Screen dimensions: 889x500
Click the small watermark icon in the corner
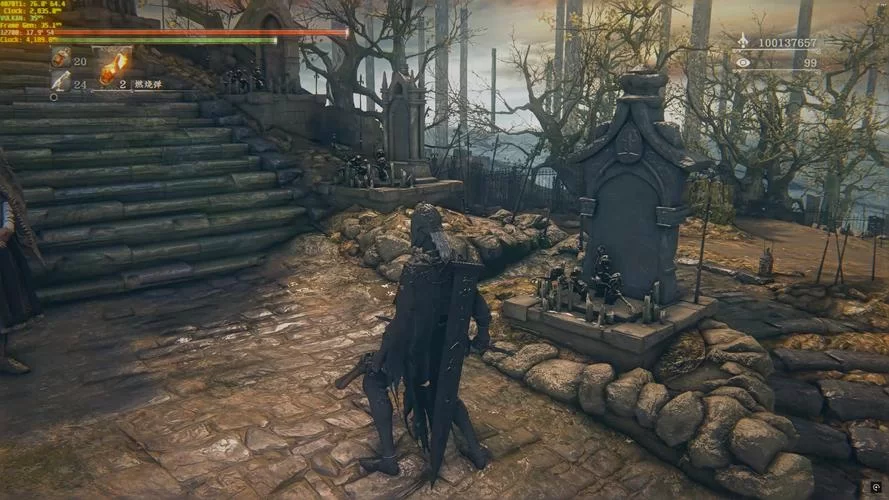tap(876, 487)
